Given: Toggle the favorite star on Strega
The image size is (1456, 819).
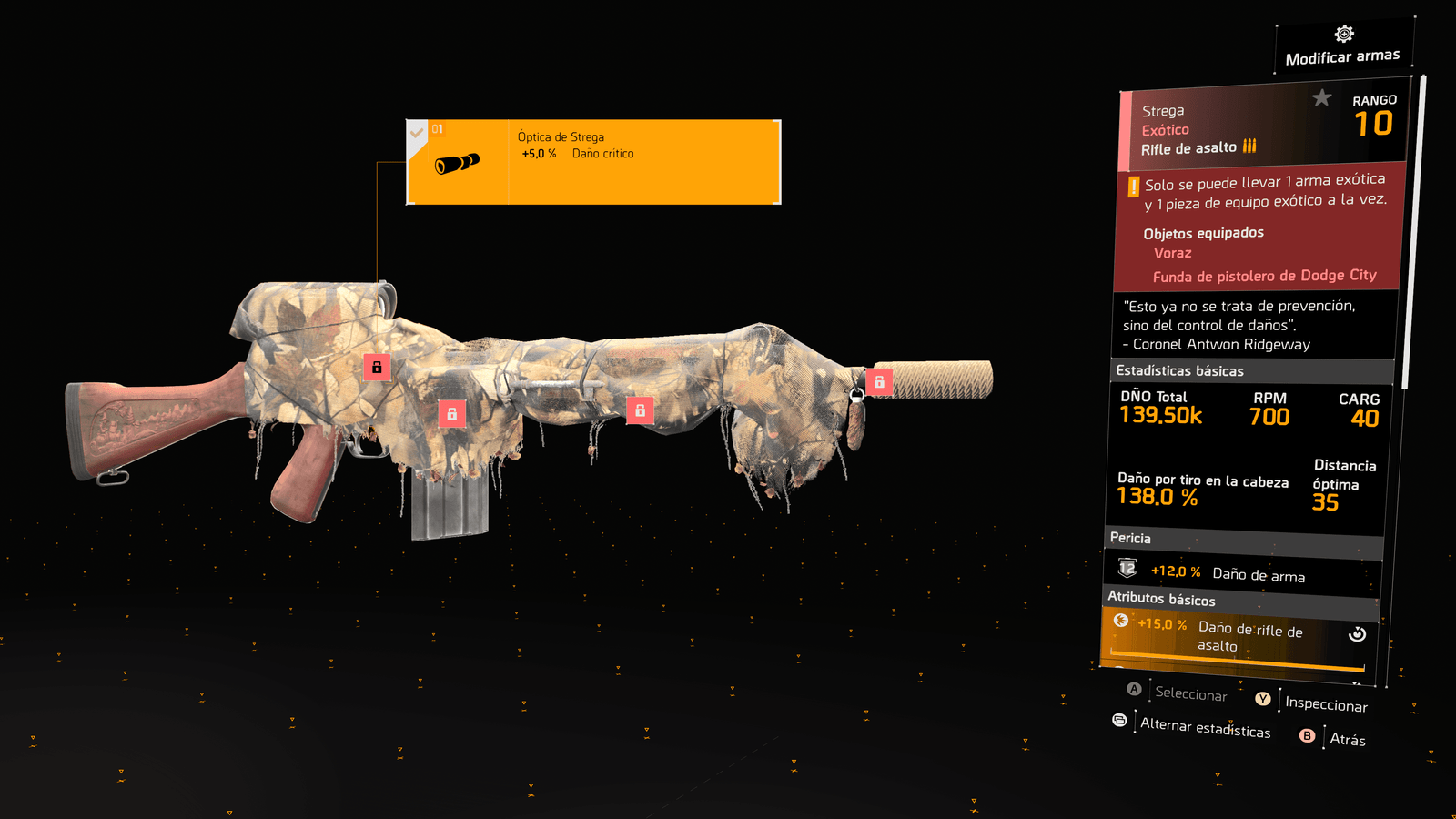Looking at the screenshot, I should [1321, 98].
